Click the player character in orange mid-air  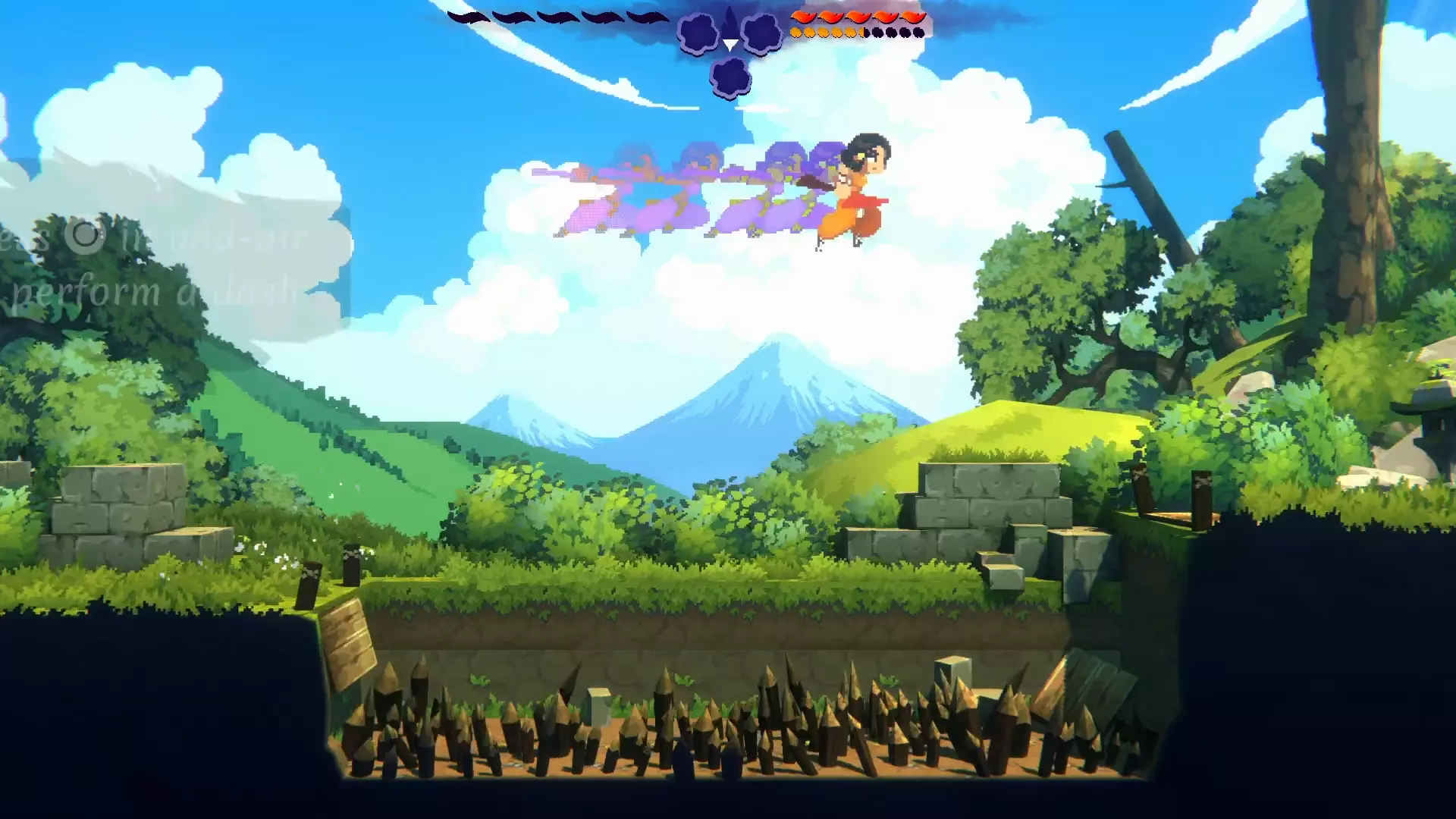[x=853, y=190]
